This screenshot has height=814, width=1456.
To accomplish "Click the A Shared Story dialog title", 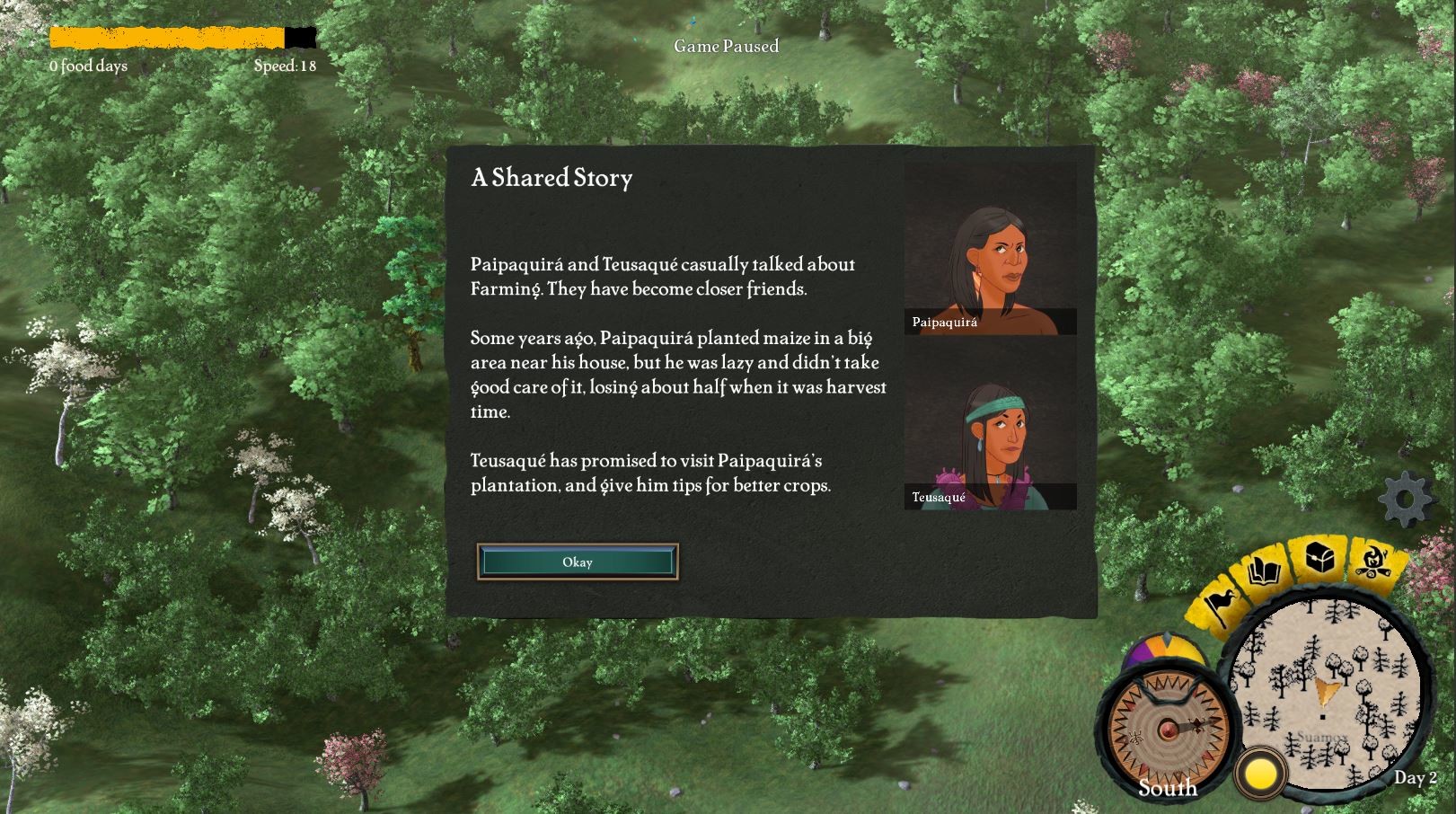I will tap(551, 179).
